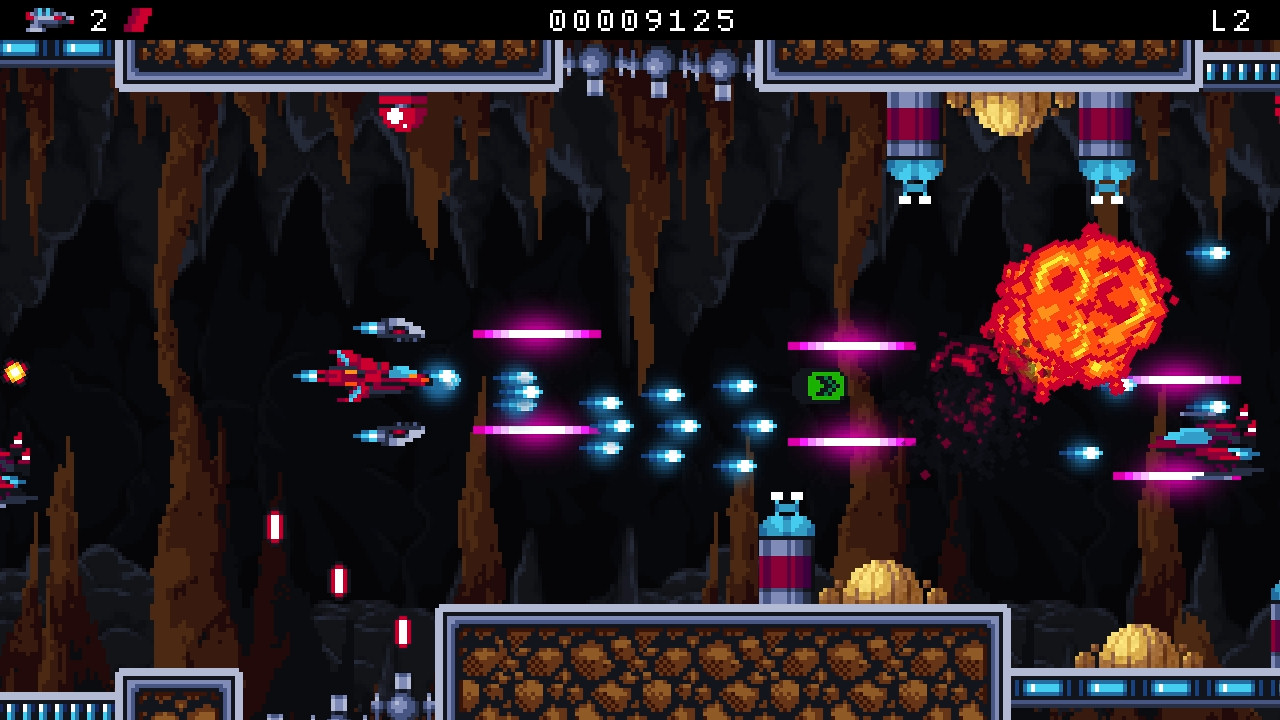Click the lives counter showing 2
This screenshot has width=1280, height=720.
pyautogui.click(x=97, y=17)
